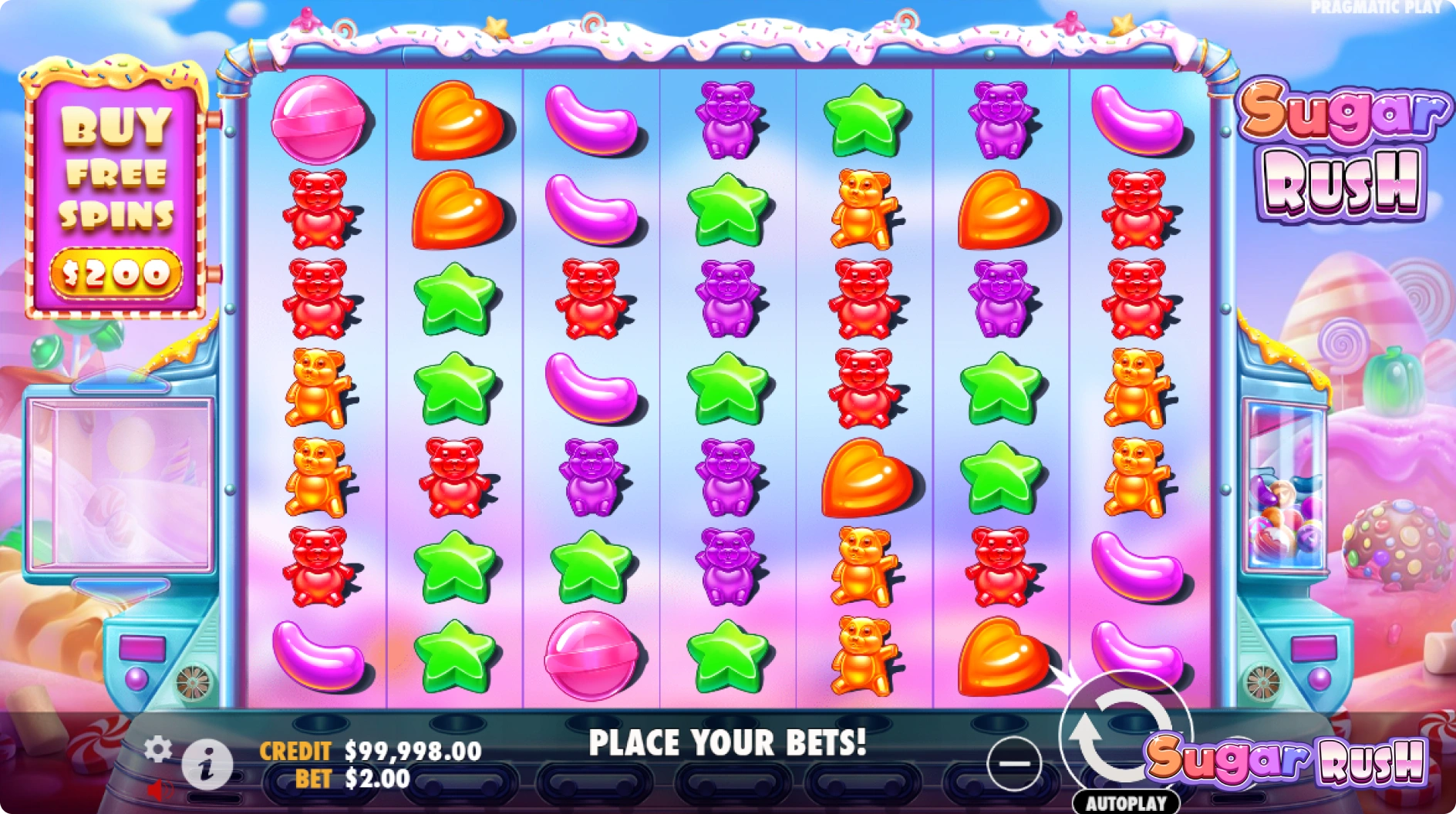
Task: Click the purple gummy bear on reel four
Action: 726,120
